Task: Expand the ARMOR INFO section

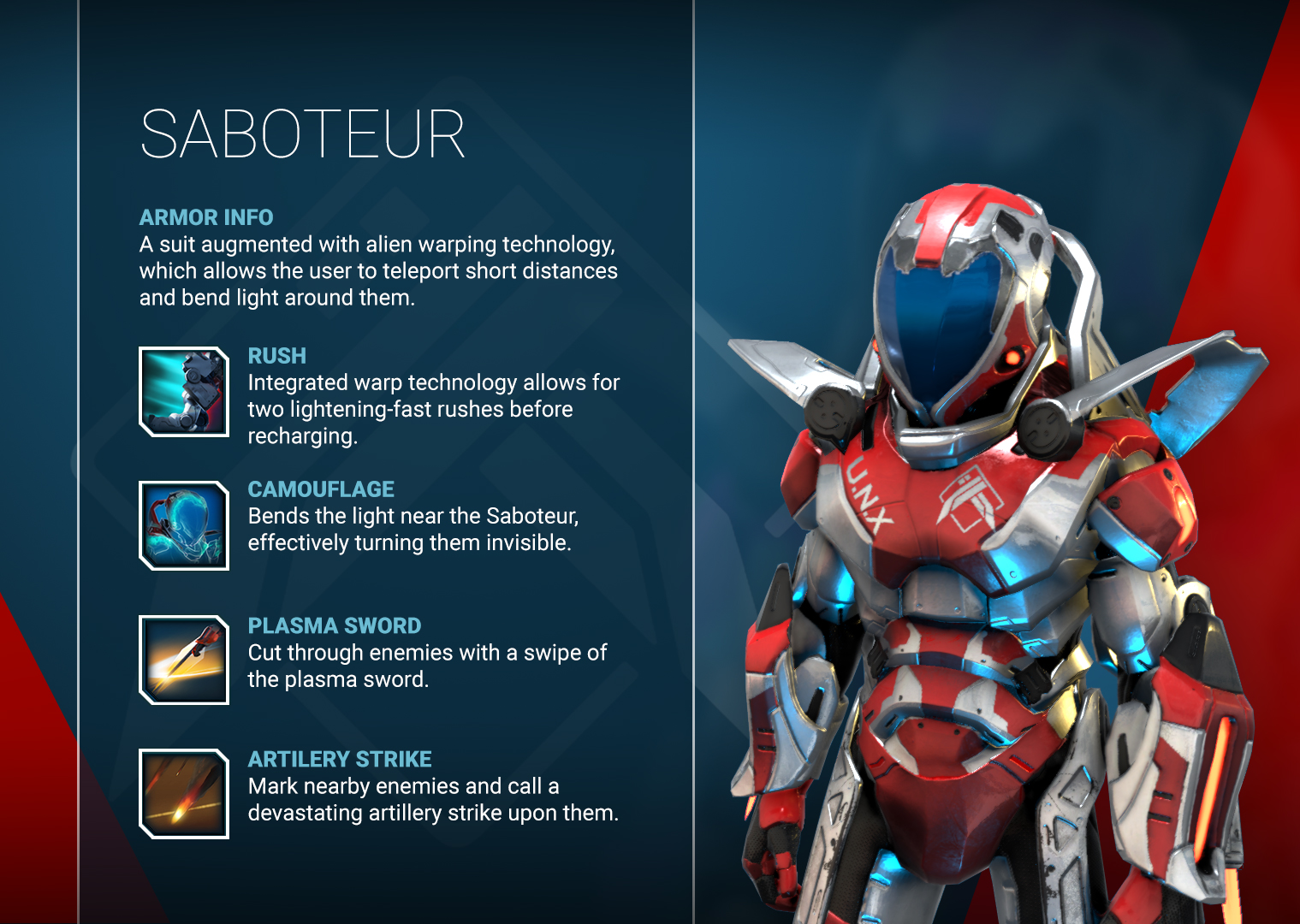Action: point(205,217)
